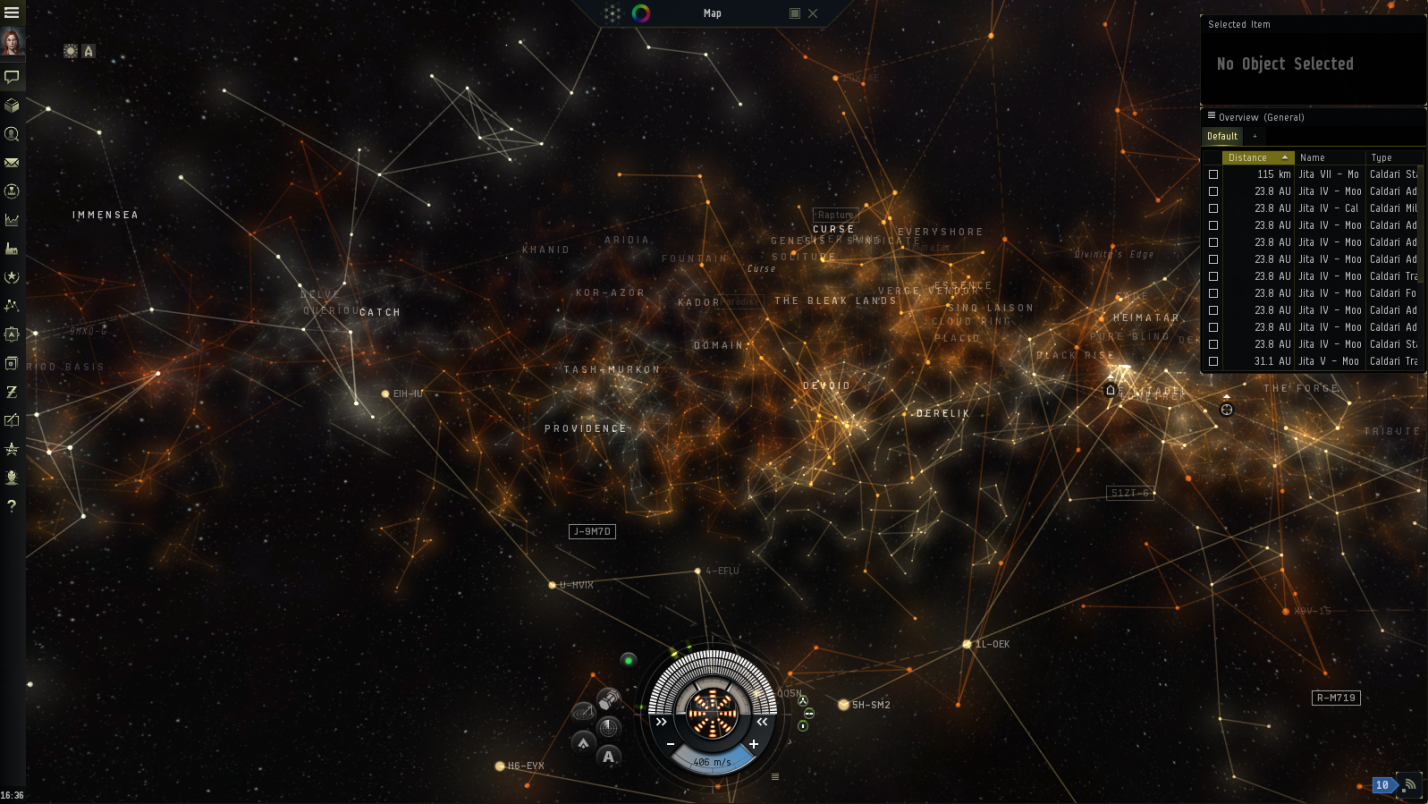Open the help question mark icon
This screenshot has height=804, width=1428.
12,506
